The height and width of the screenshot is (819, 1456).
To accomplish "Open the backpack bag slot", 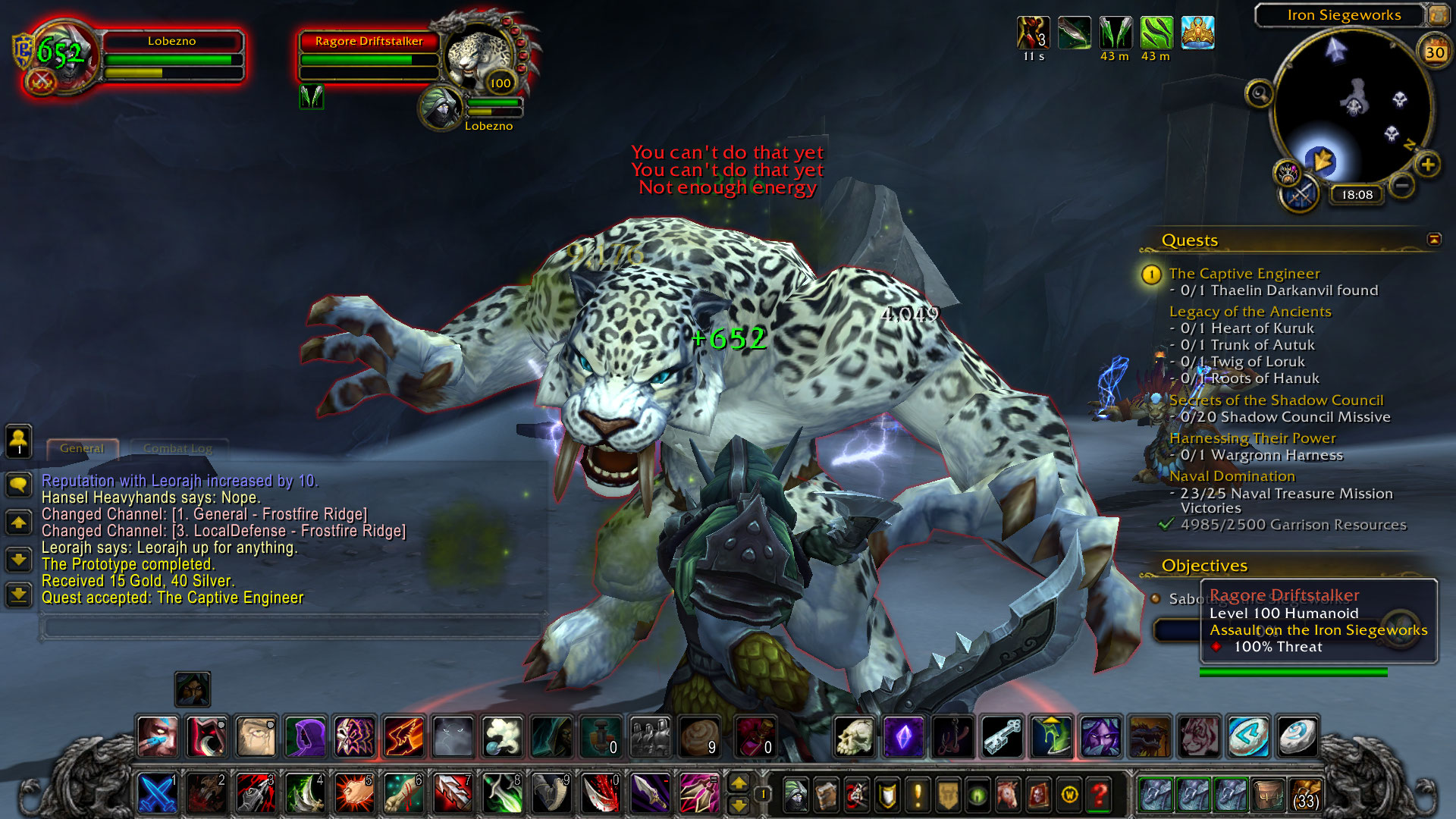I will click(x=1305, y=794).
